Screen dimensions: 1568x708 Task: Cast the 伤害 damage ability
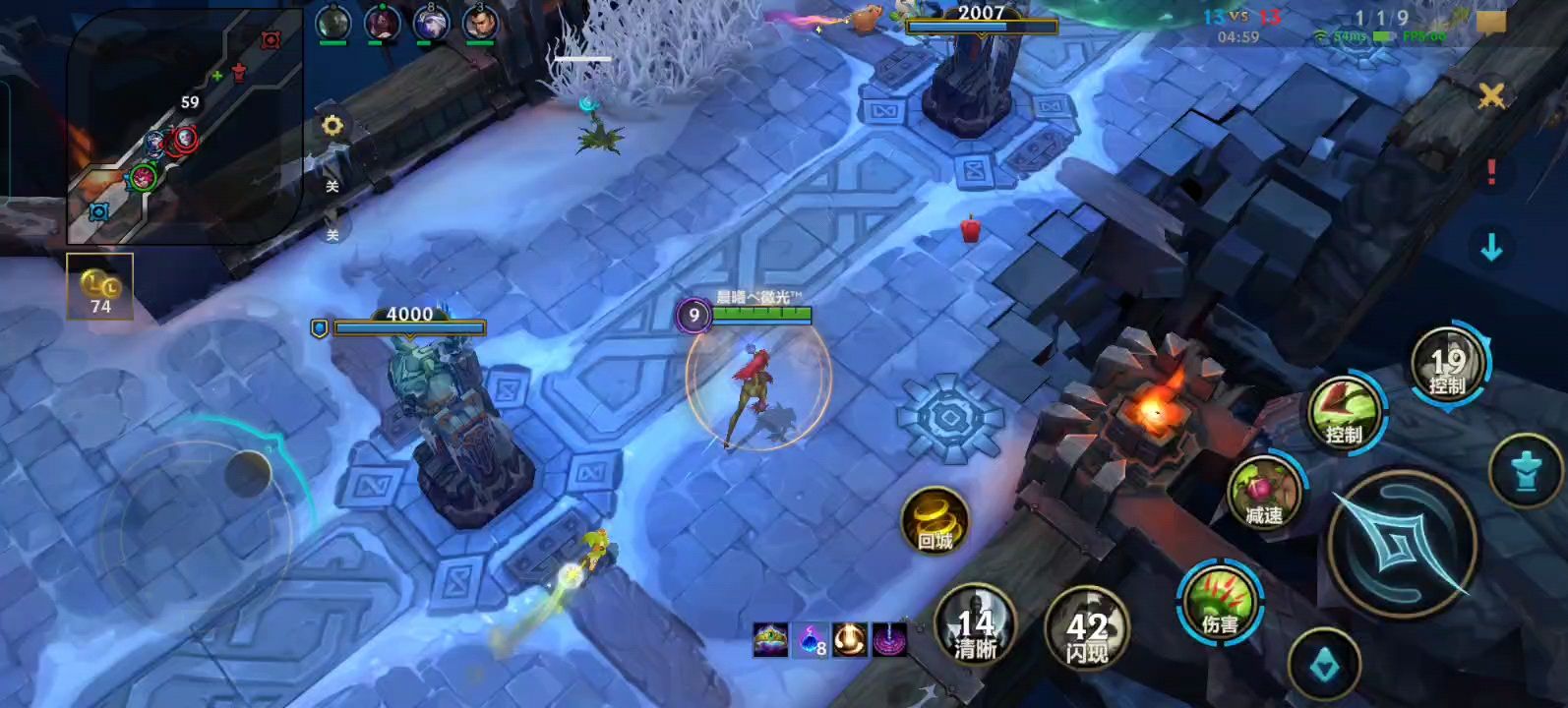(x=1220, y=602)
